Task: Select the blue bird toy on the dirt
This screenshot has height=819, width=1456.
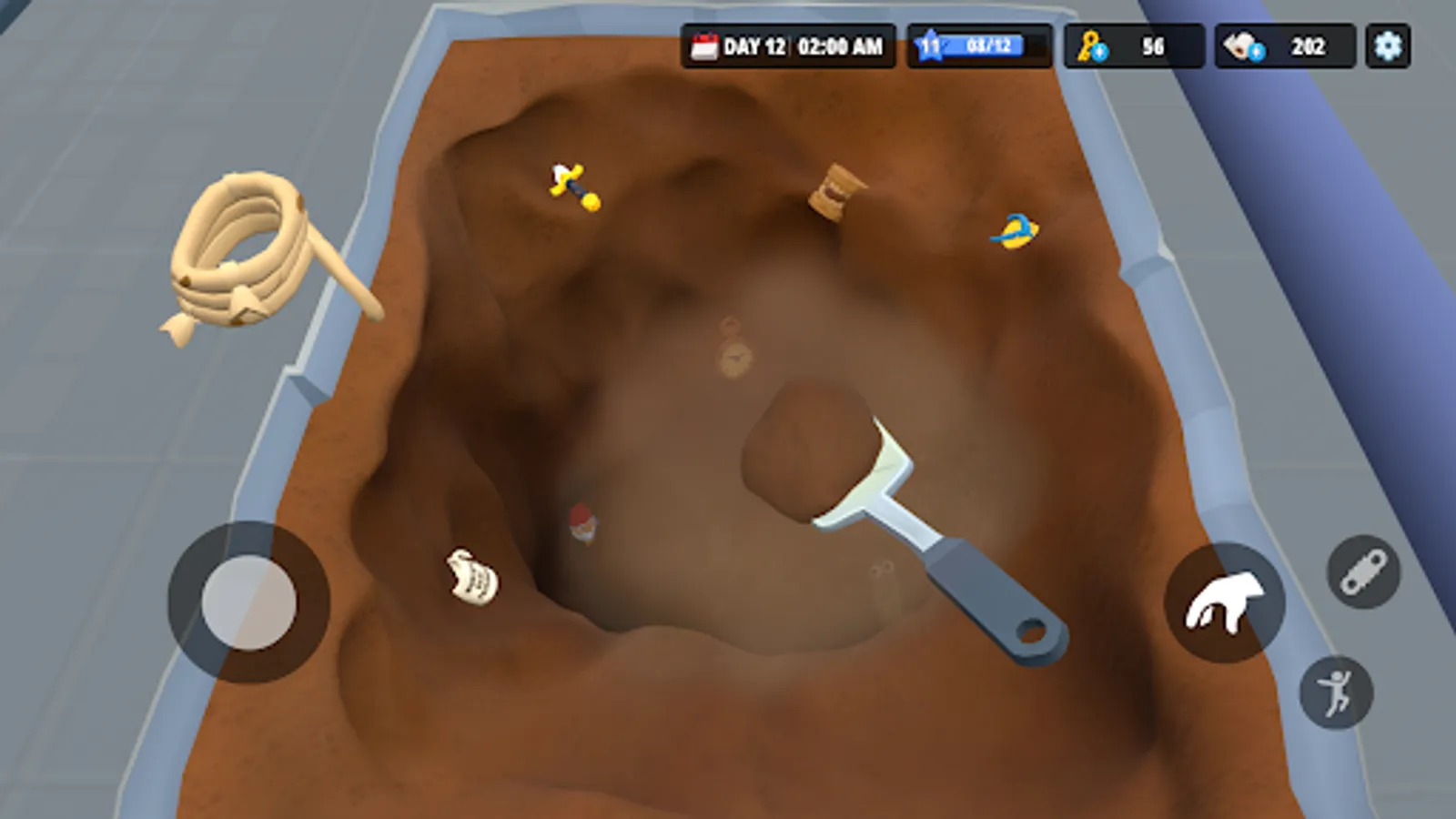Action: pos(1016,230)
